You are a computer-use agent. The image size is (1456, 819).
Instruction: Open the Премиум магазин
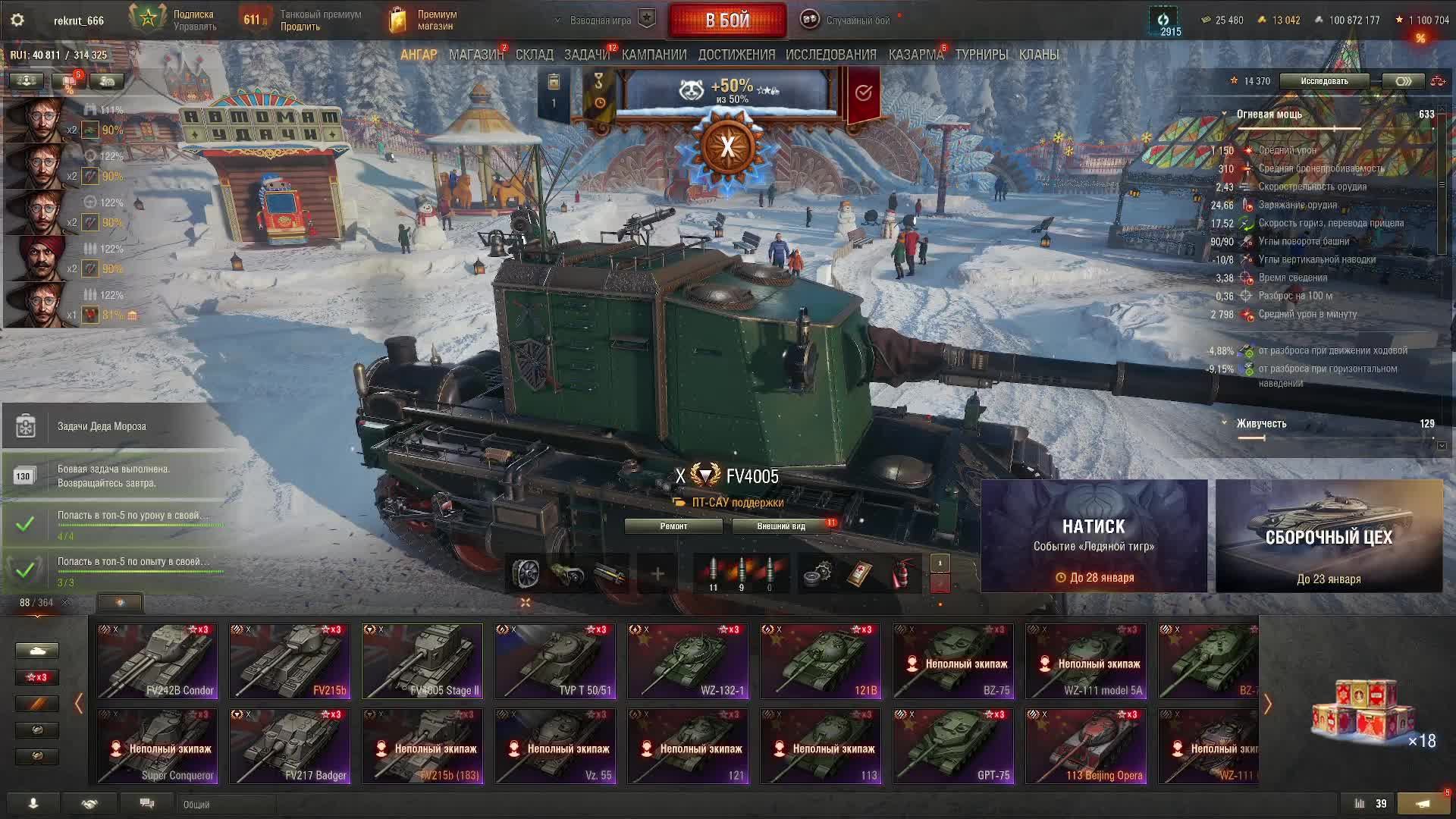tap(425, 20)
